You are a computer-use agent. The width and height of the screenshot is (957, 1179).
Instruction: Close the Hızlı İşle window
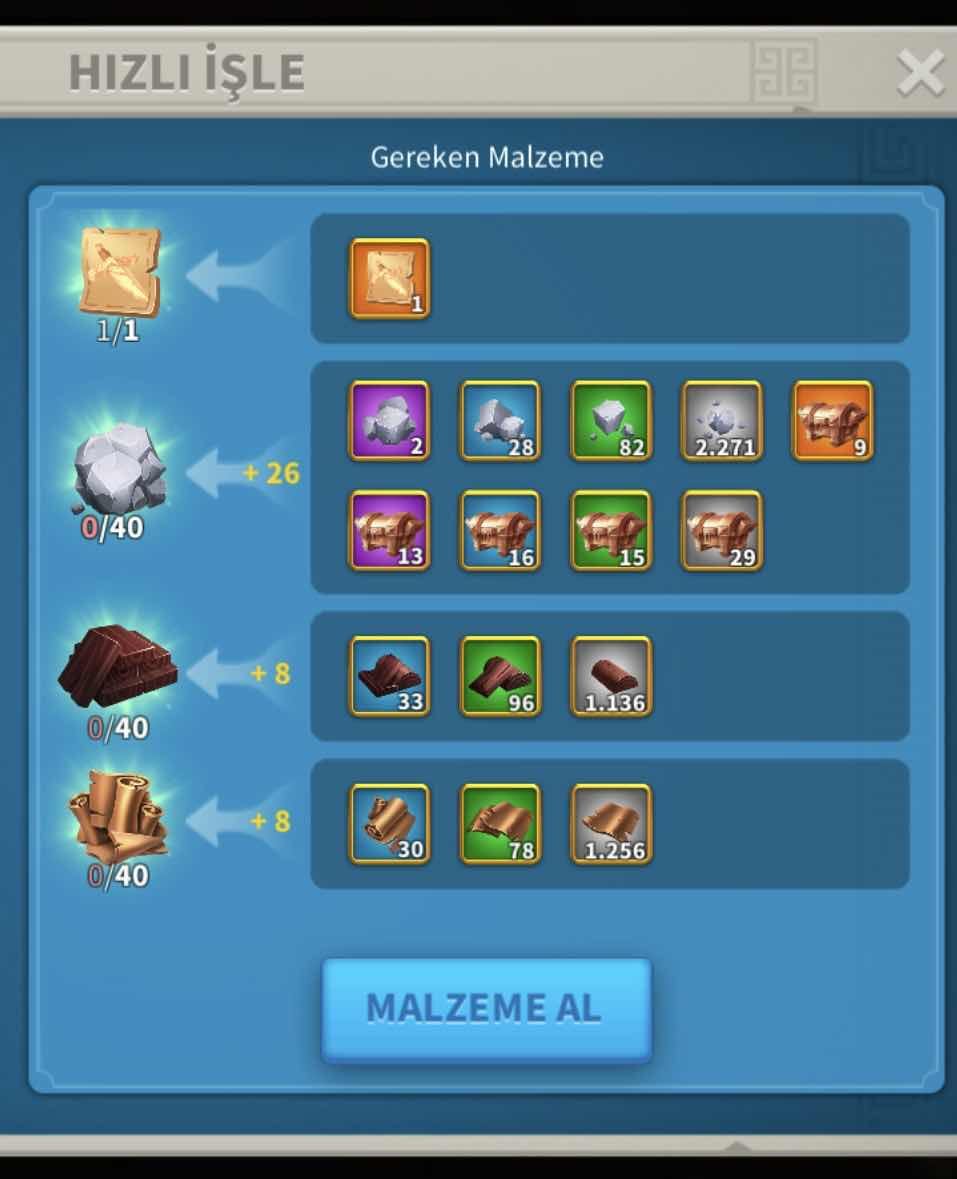pyautogui.click(x=919, y=73)
